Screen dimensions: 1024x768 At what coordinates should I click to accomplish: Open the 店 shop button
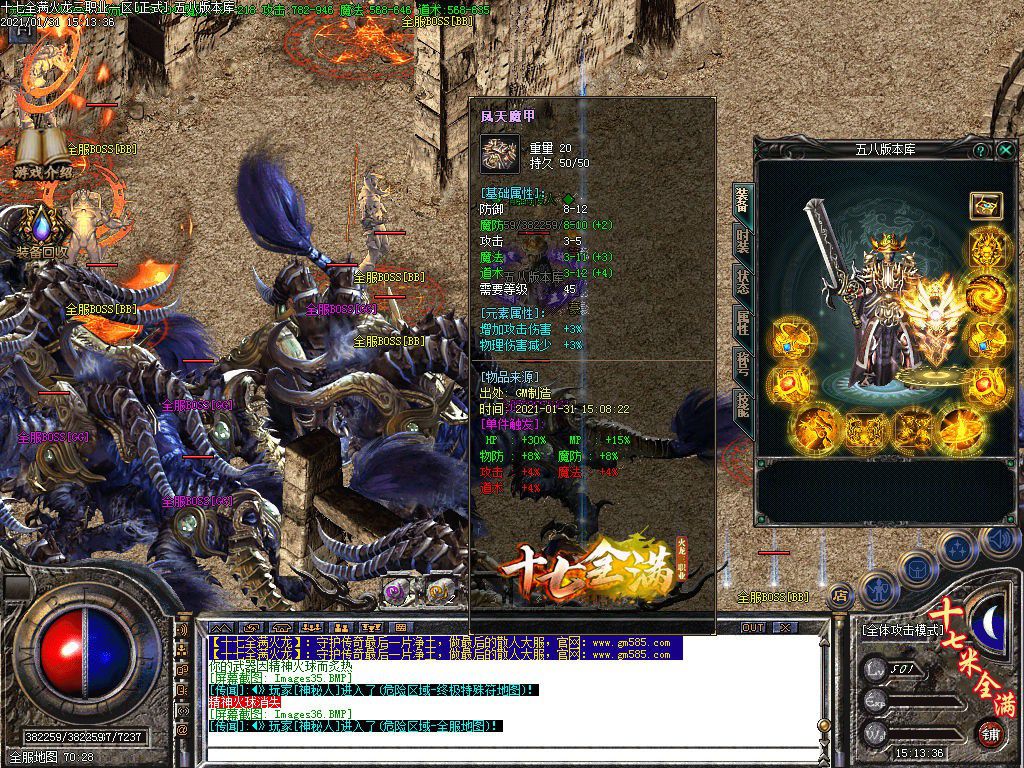click(841, 595)
